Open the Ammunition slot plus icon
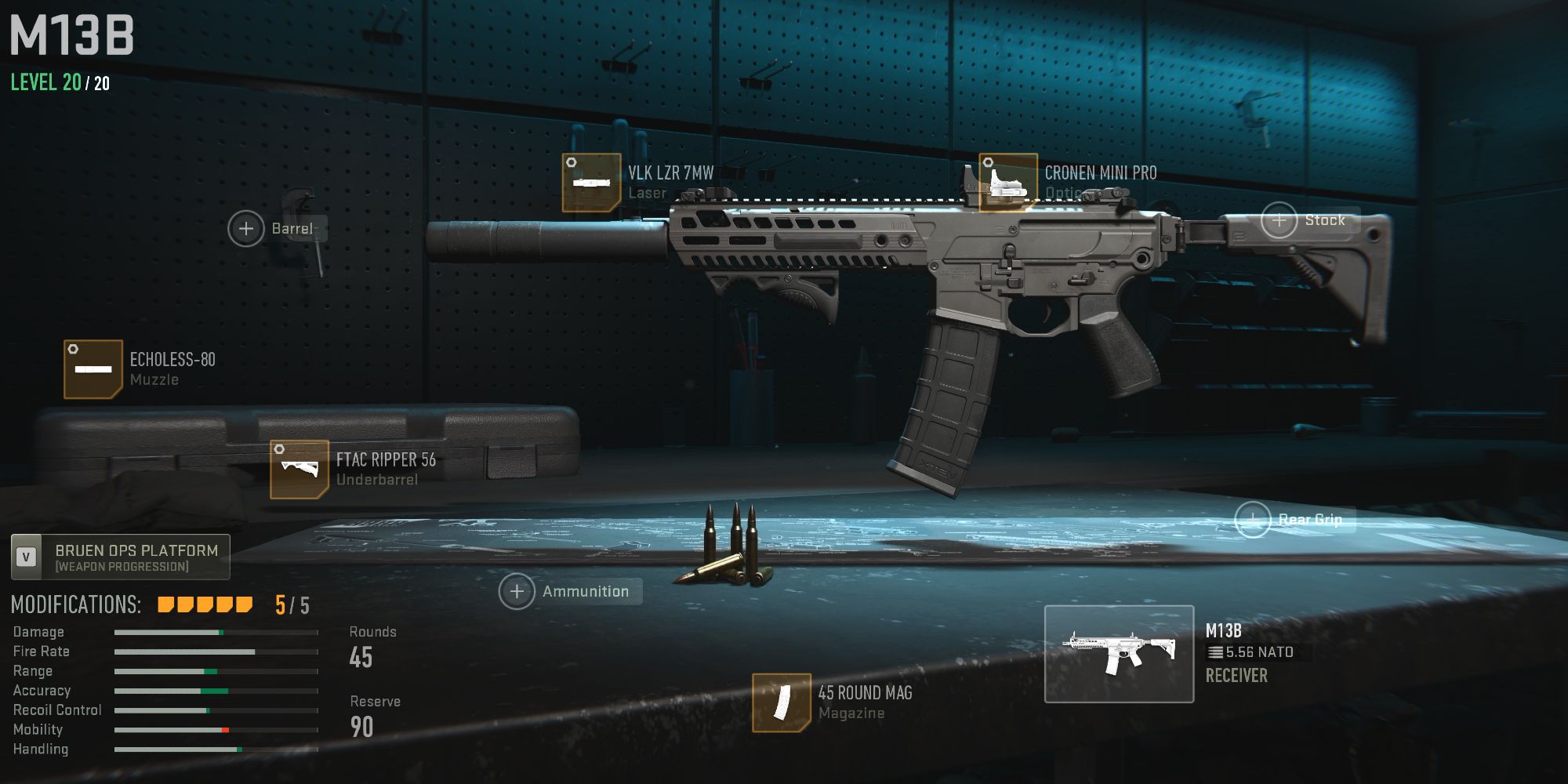1568x784 pixels. [516, 591]
